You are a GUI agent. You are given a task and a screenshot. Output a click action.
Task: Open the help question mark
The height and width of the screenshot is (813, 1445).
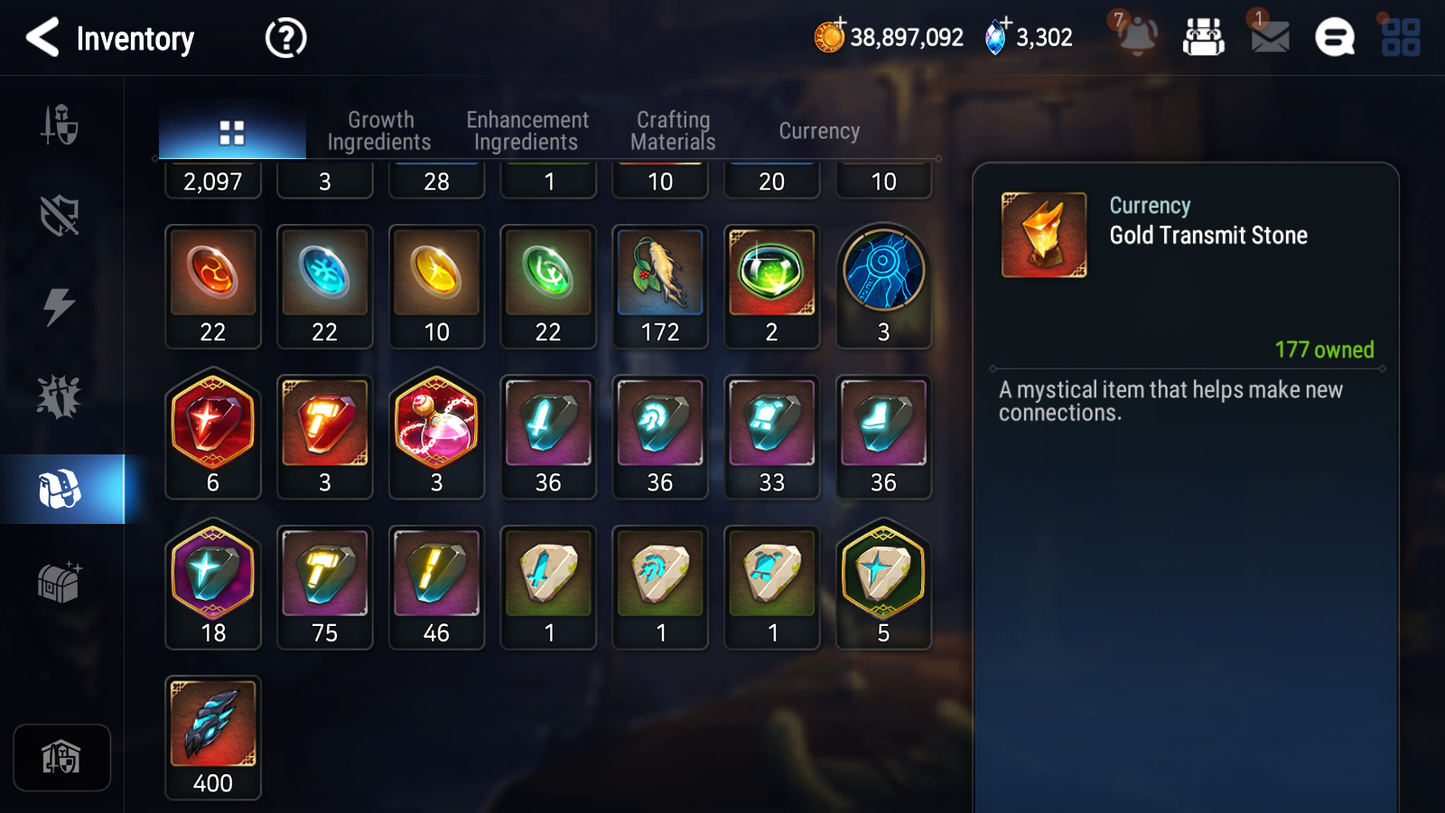point(285,38)
